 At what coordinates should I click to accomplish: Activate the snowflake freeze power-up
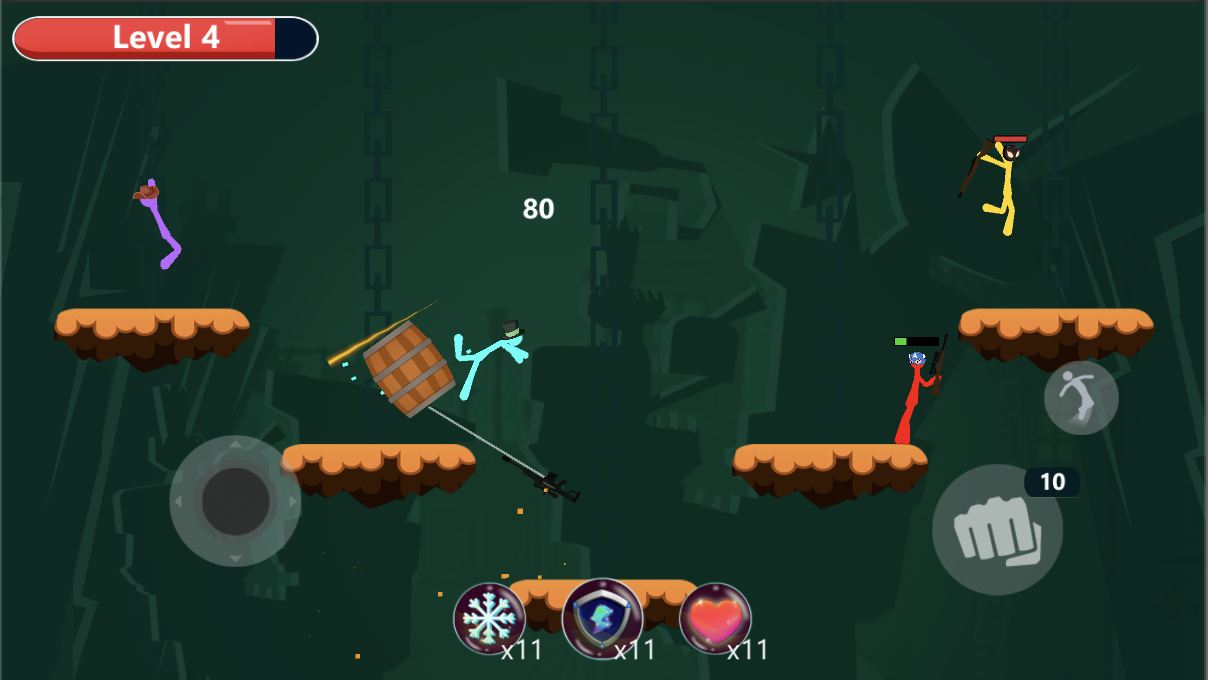489,618
